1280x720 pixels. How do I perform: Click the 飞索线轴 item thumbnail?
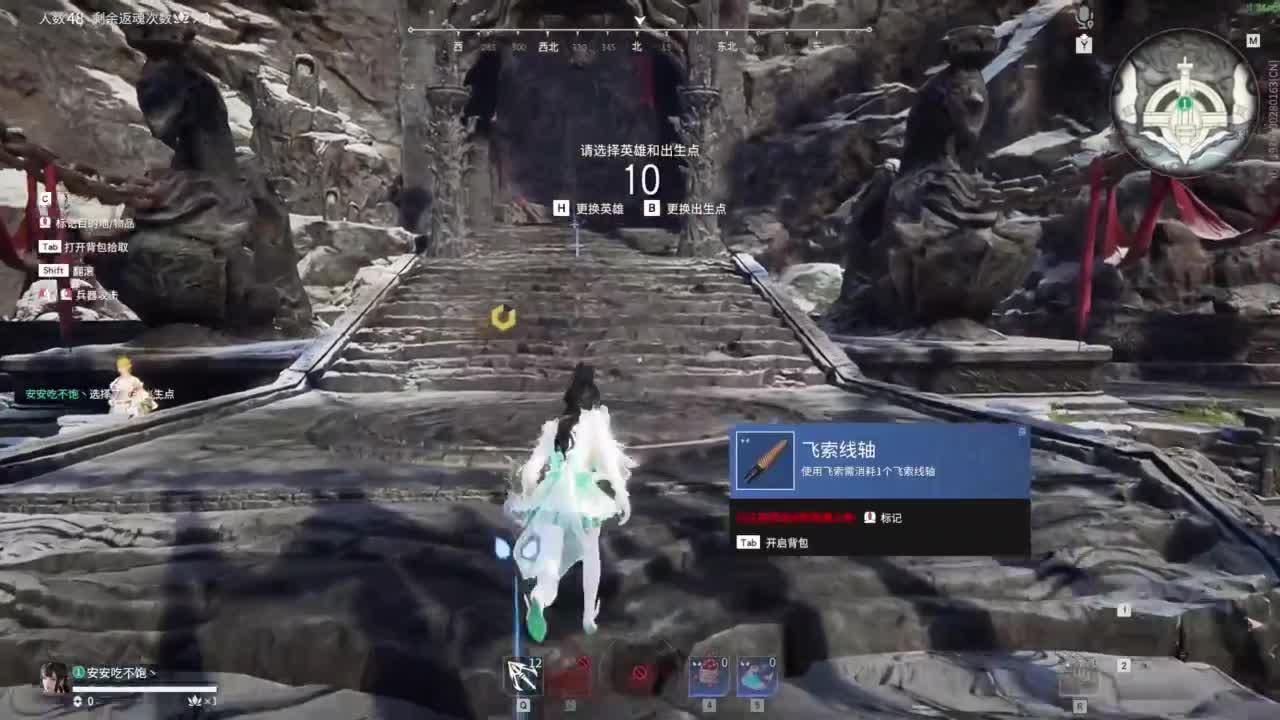pyautogui.click(x=764, y=460)
